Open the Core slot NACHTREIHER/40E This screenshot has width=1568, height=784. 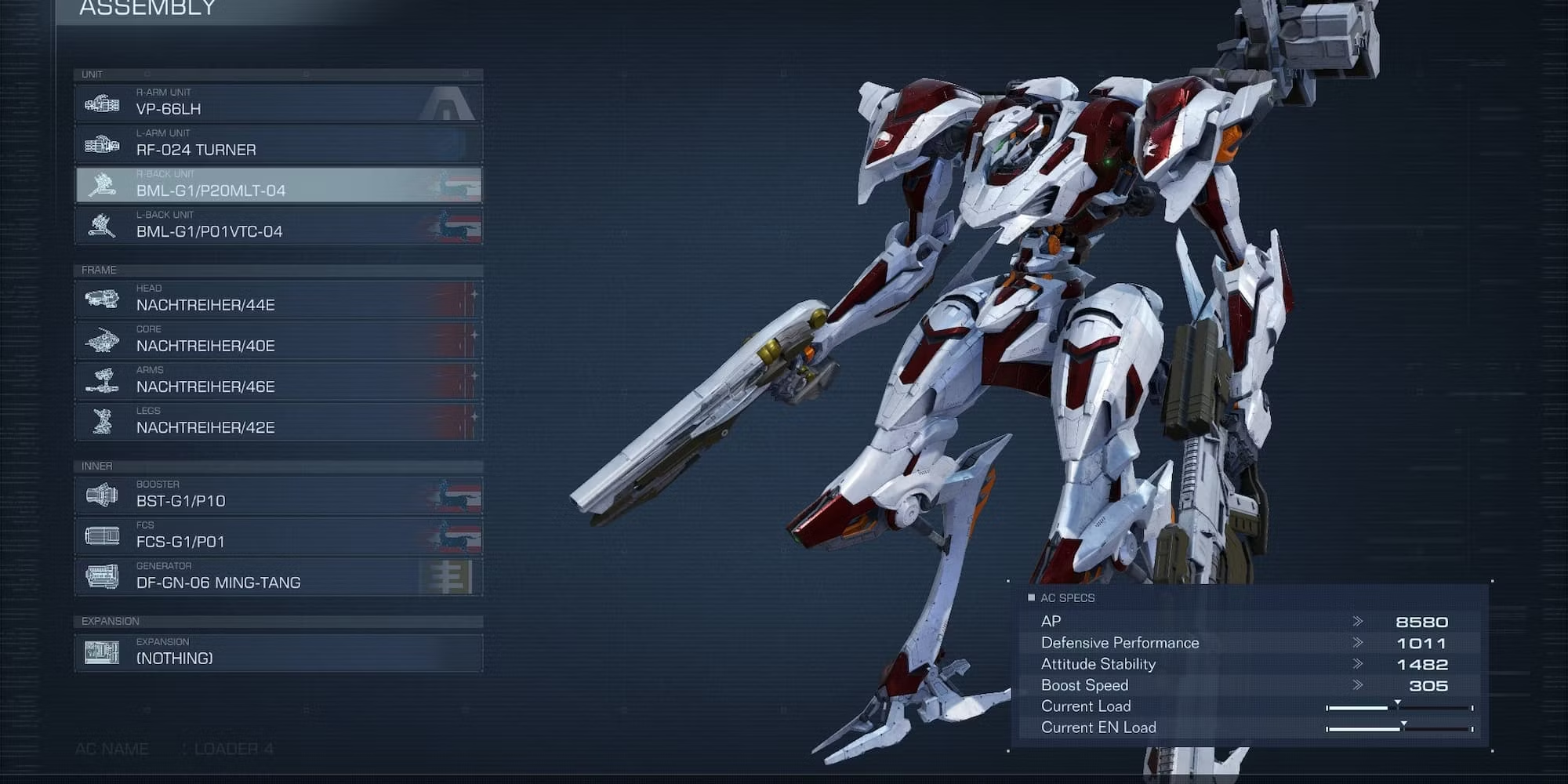pyautogui.click(x=278, y=340)
